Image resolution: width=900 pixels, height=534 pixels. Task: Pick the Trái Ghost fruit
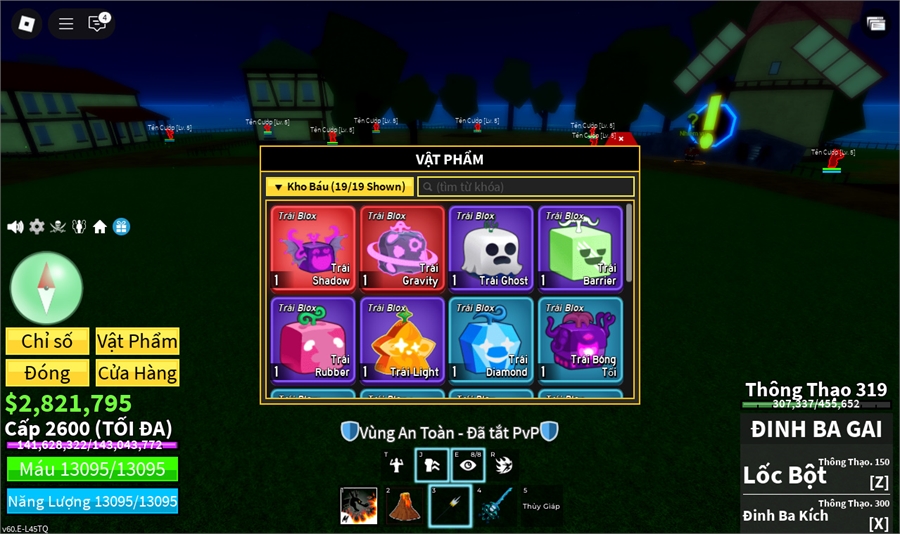tap(491, 248)
